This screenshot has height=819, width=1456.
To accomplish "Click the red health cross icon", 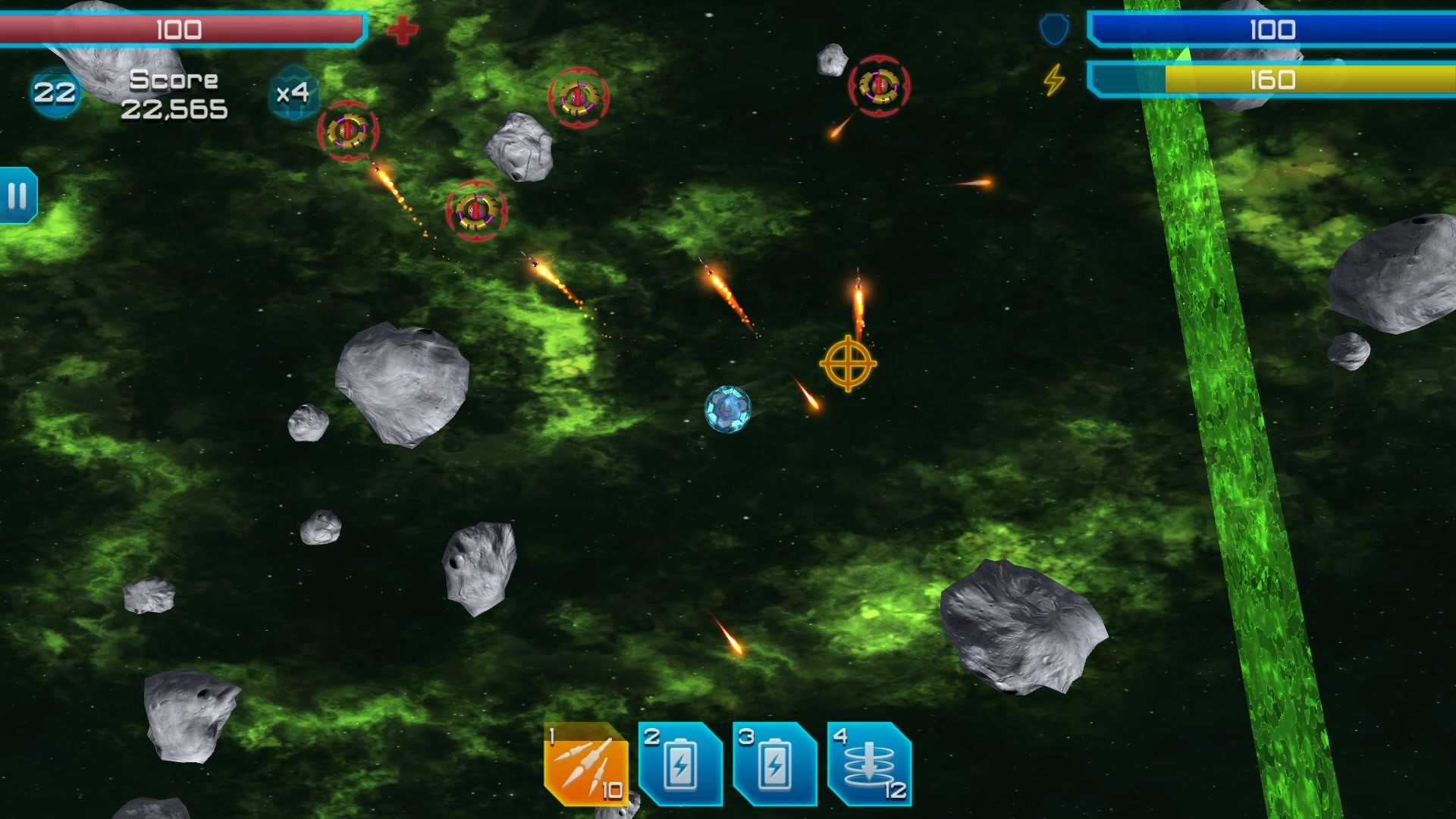I will [401, 30].
